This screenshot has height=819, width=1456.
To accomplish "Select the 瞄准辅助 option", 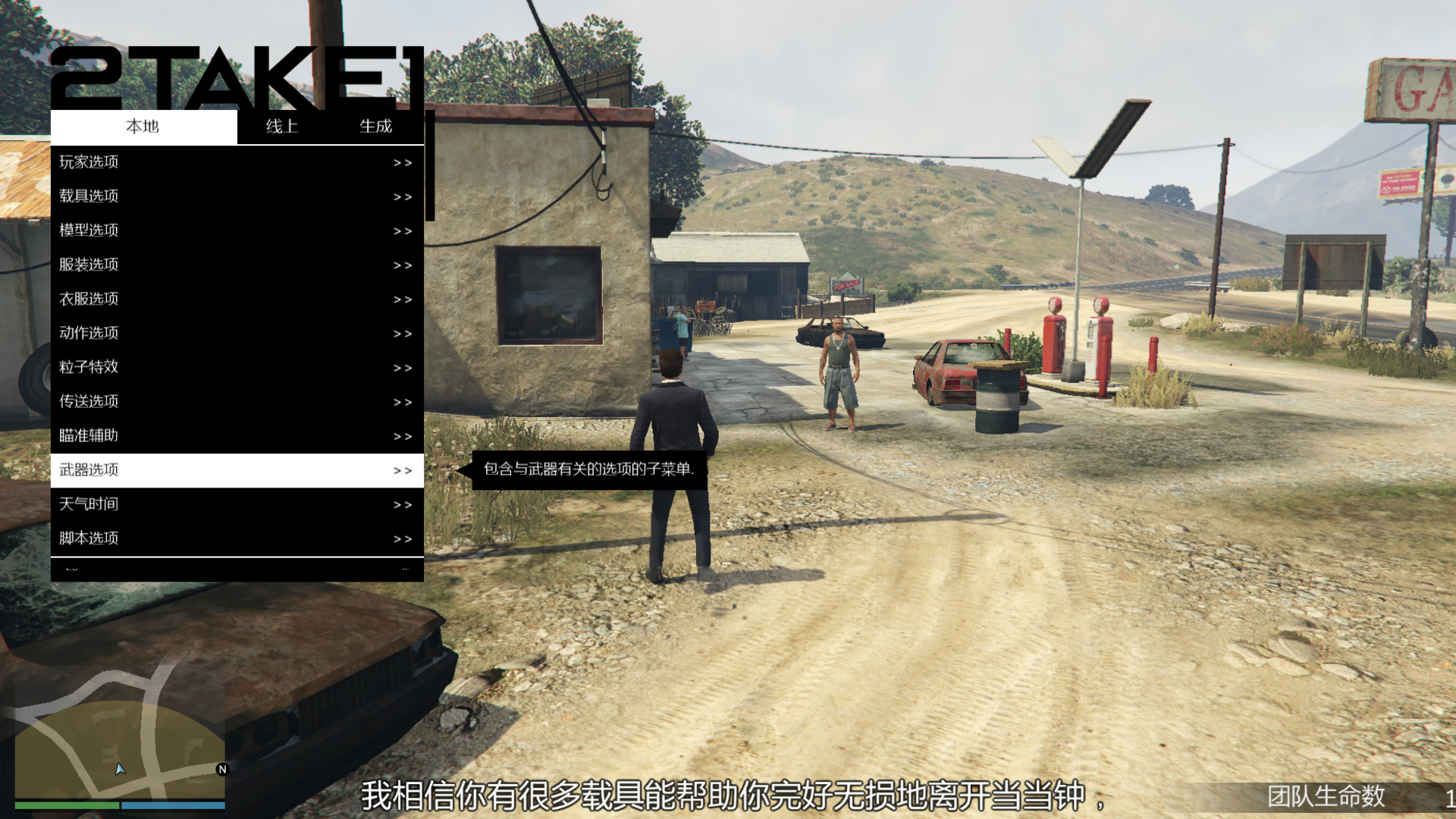I will (x=152, y=435).
